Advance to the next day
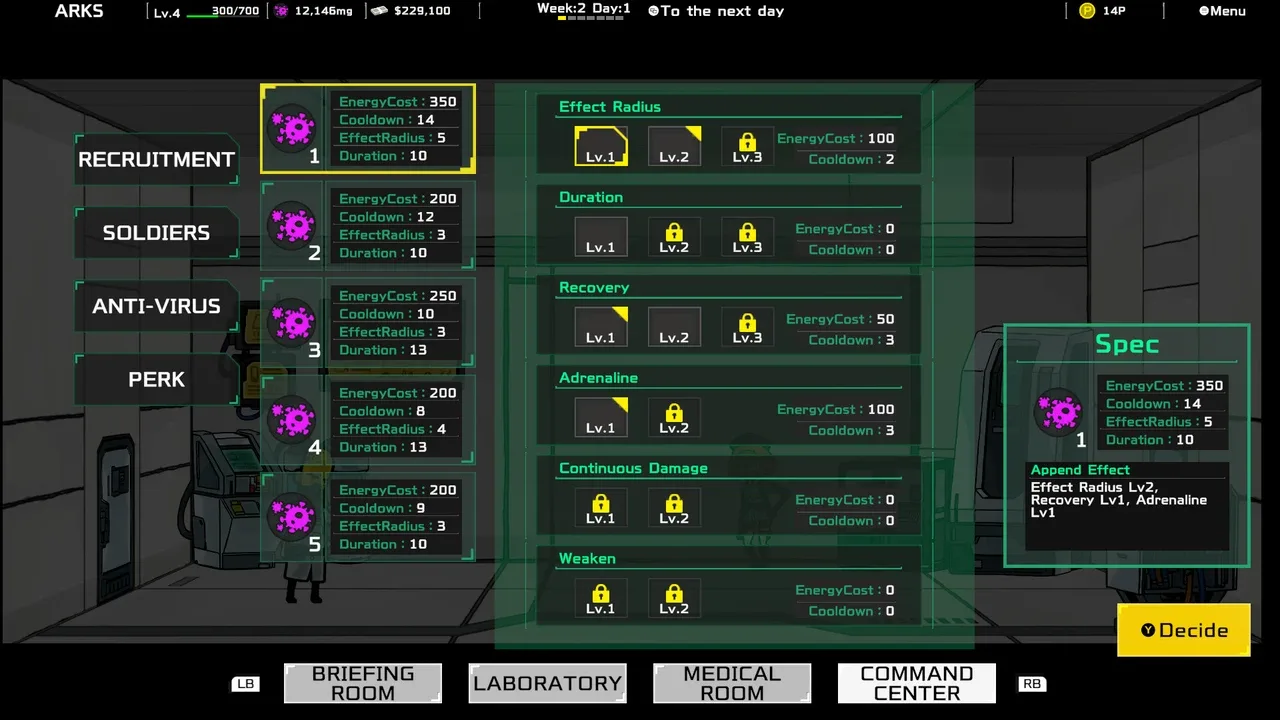This screenshot has height=720, width=1280. coord(716,11)
